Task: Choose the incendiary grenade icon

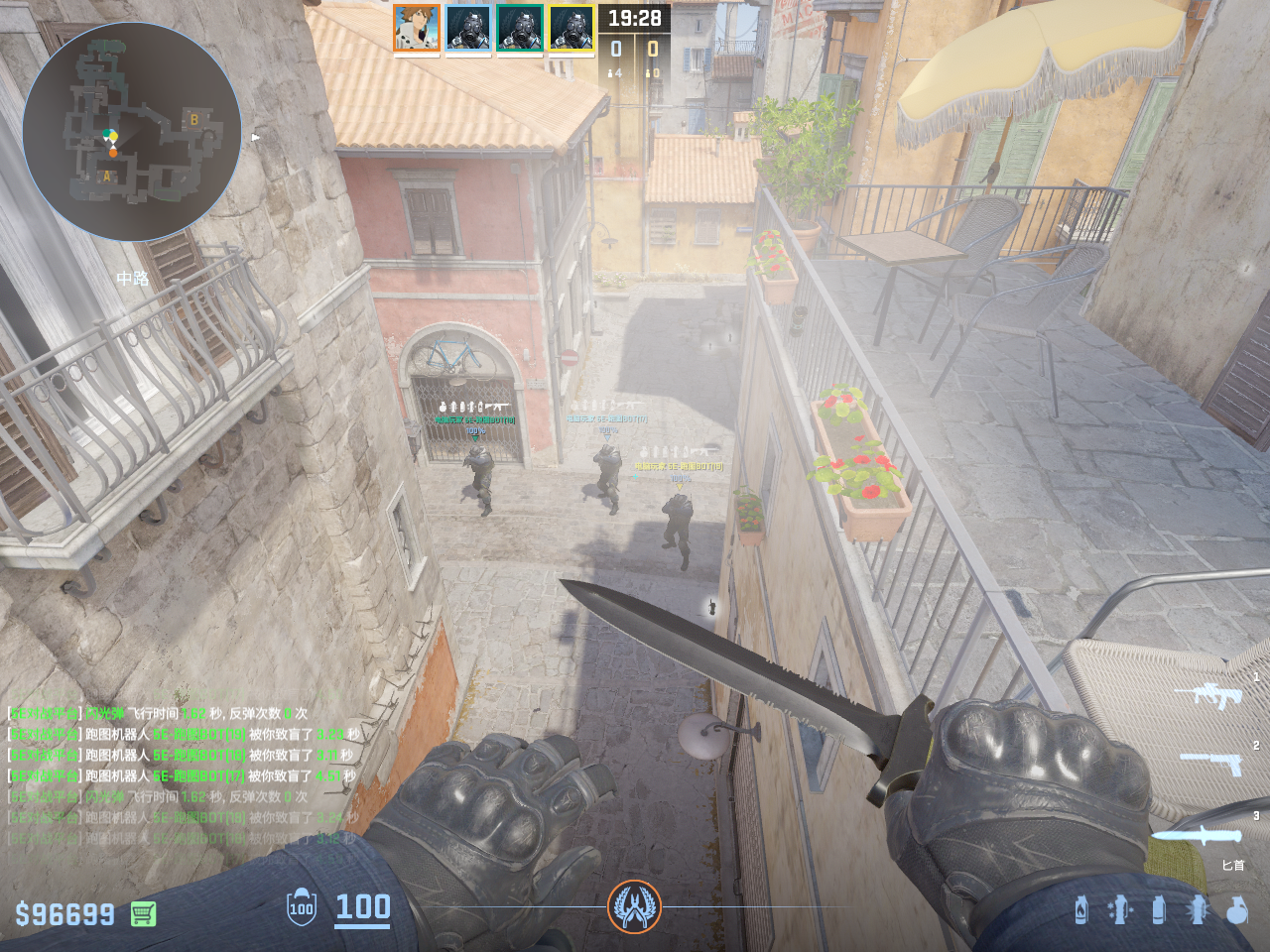Action: (1081, 909)
